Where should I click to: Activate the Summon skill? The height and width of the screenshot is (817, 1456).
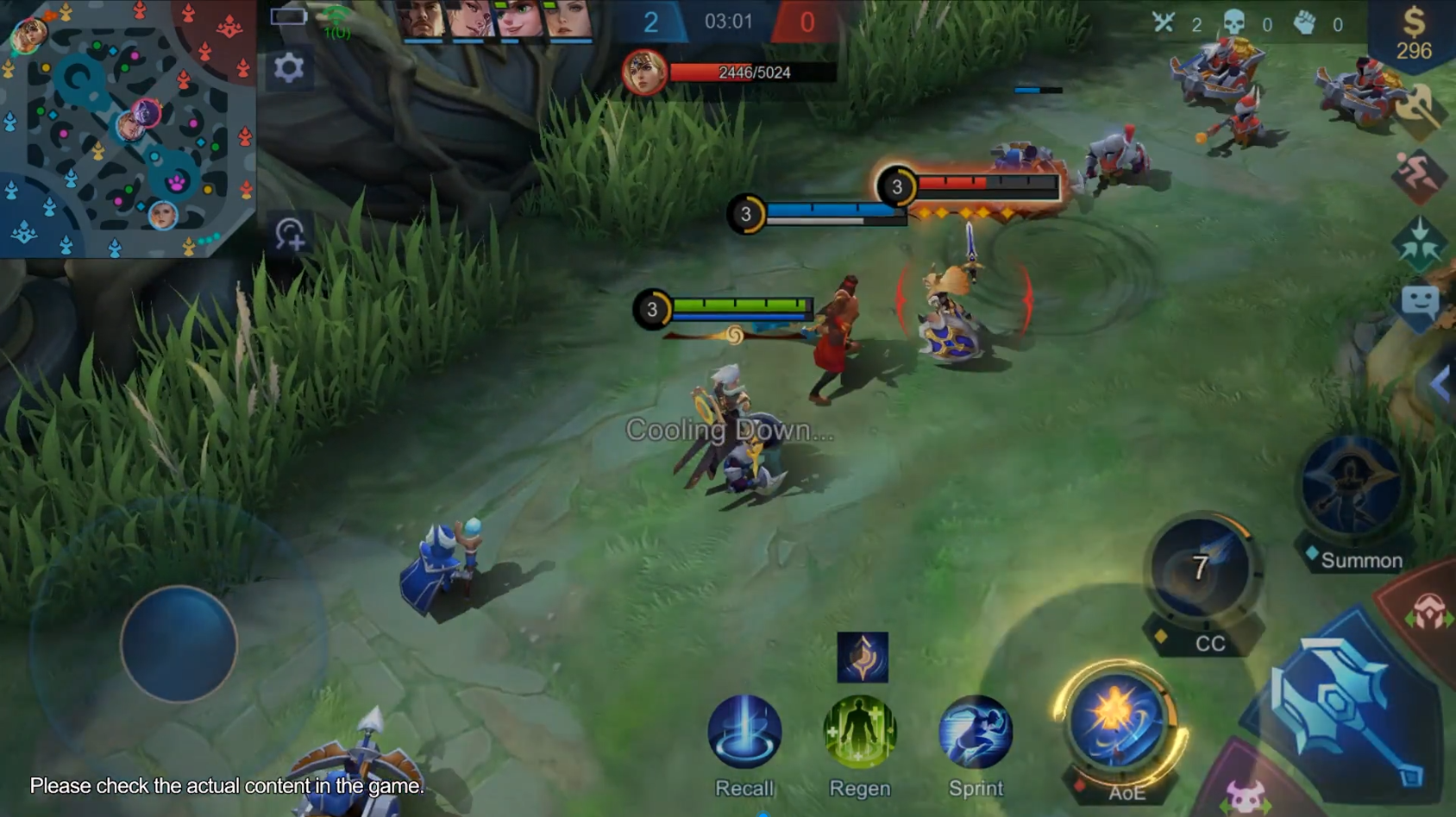[x=1347, y=483]
